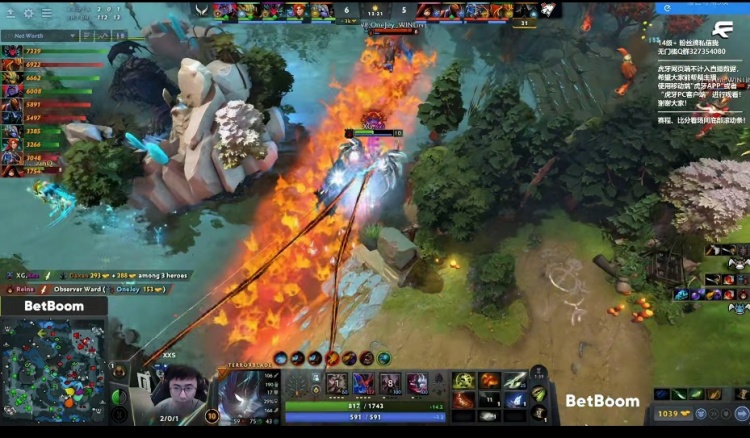Click the Windranger portrait in the top bar

(298, 11)
